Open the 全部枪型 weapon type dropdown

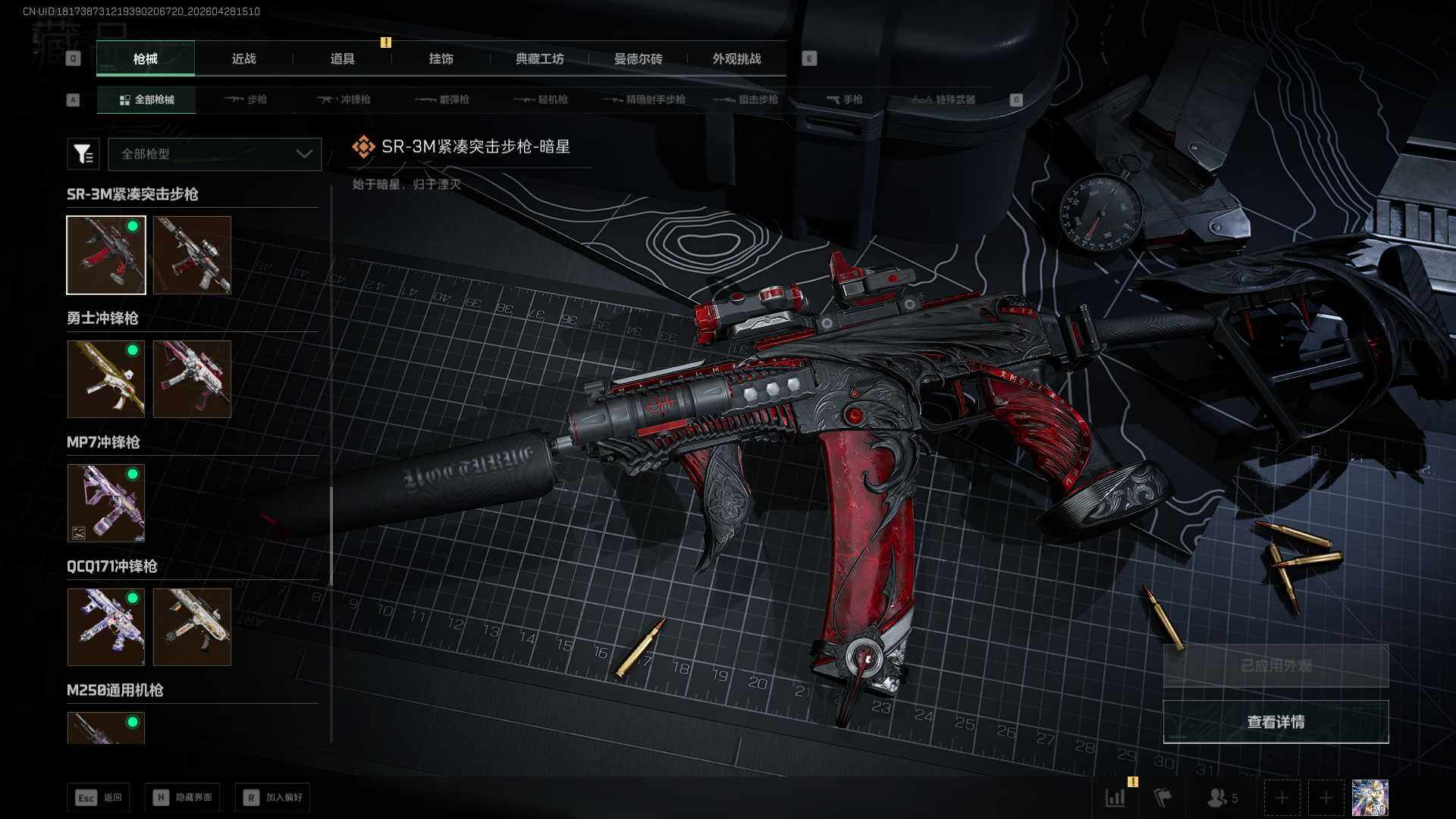click(x=215, y=154)
